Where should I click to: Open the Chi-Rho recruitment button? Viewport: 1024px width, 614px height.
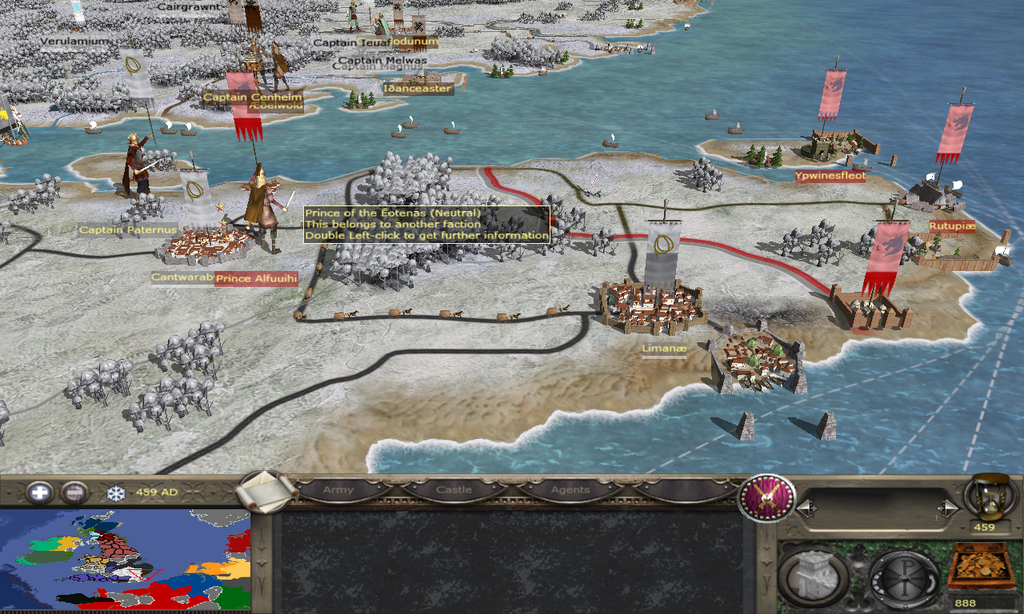[x=903, y=577]
